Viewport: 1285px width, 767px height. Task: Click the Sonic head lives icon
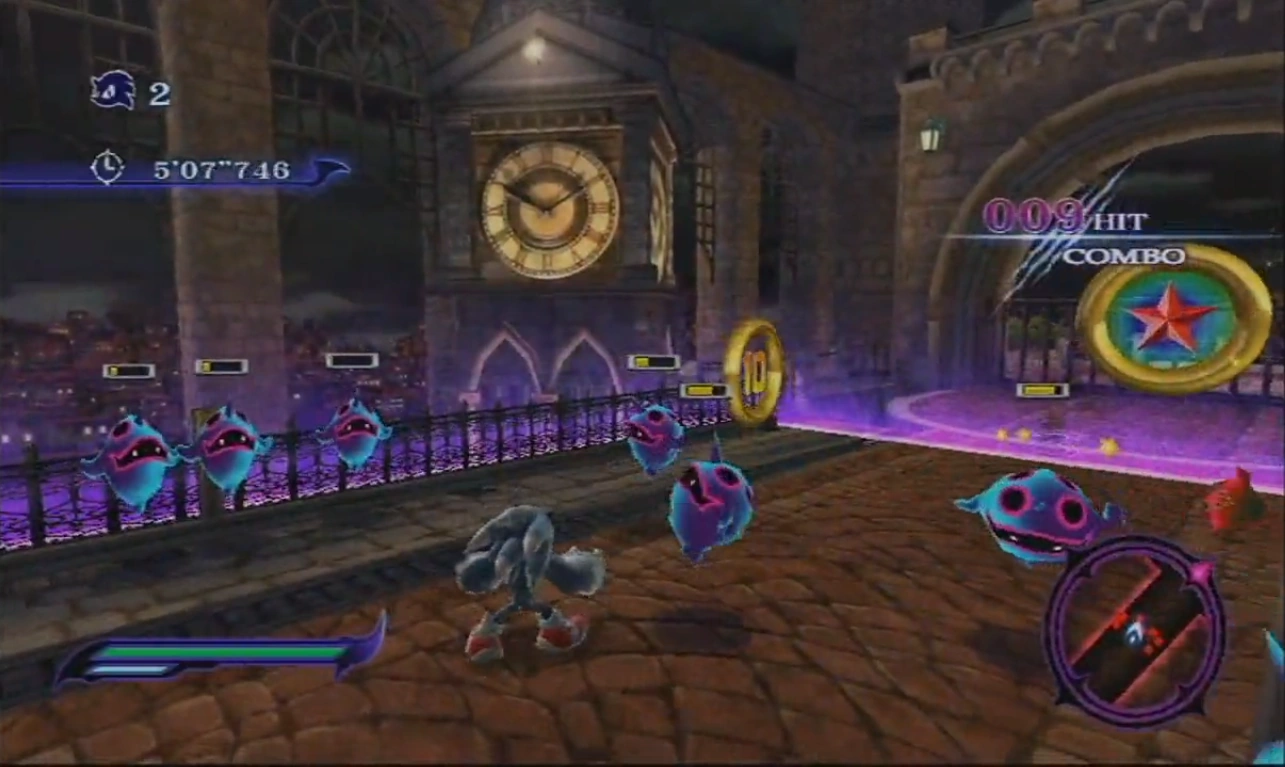coord(112,91)
